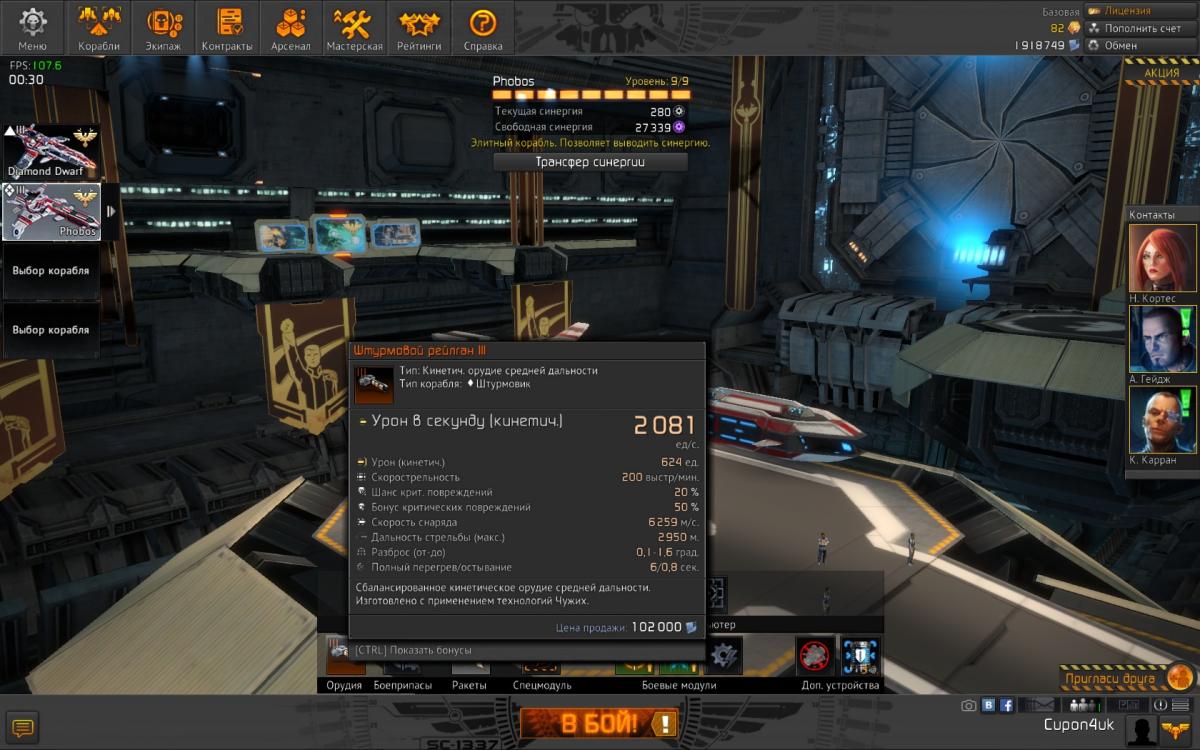Open the Facebook share icon
The width and height of the screenshot is (1200, 750).
(x=1007, y=705)
